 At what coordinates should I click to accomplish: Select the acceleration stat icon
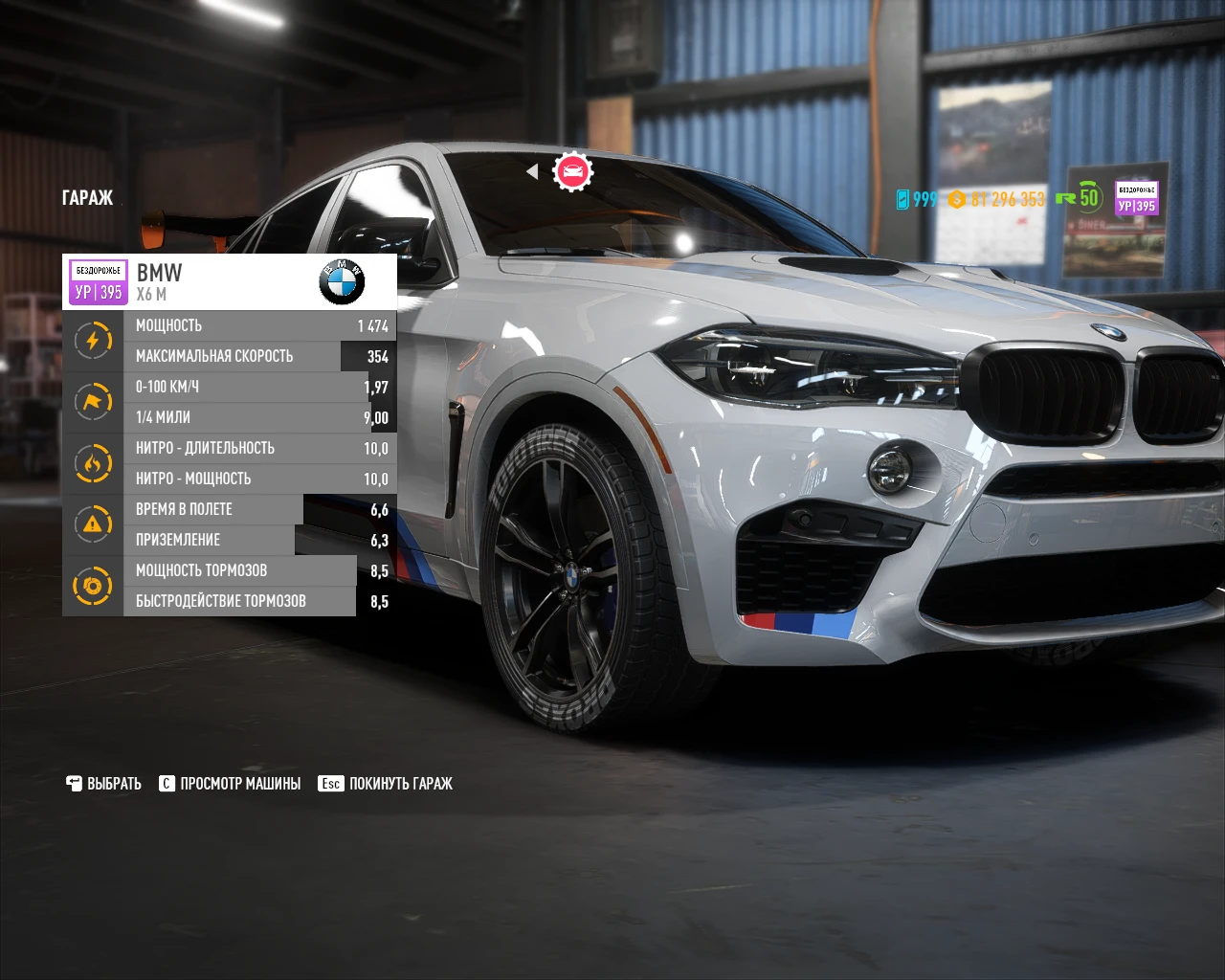93,402
